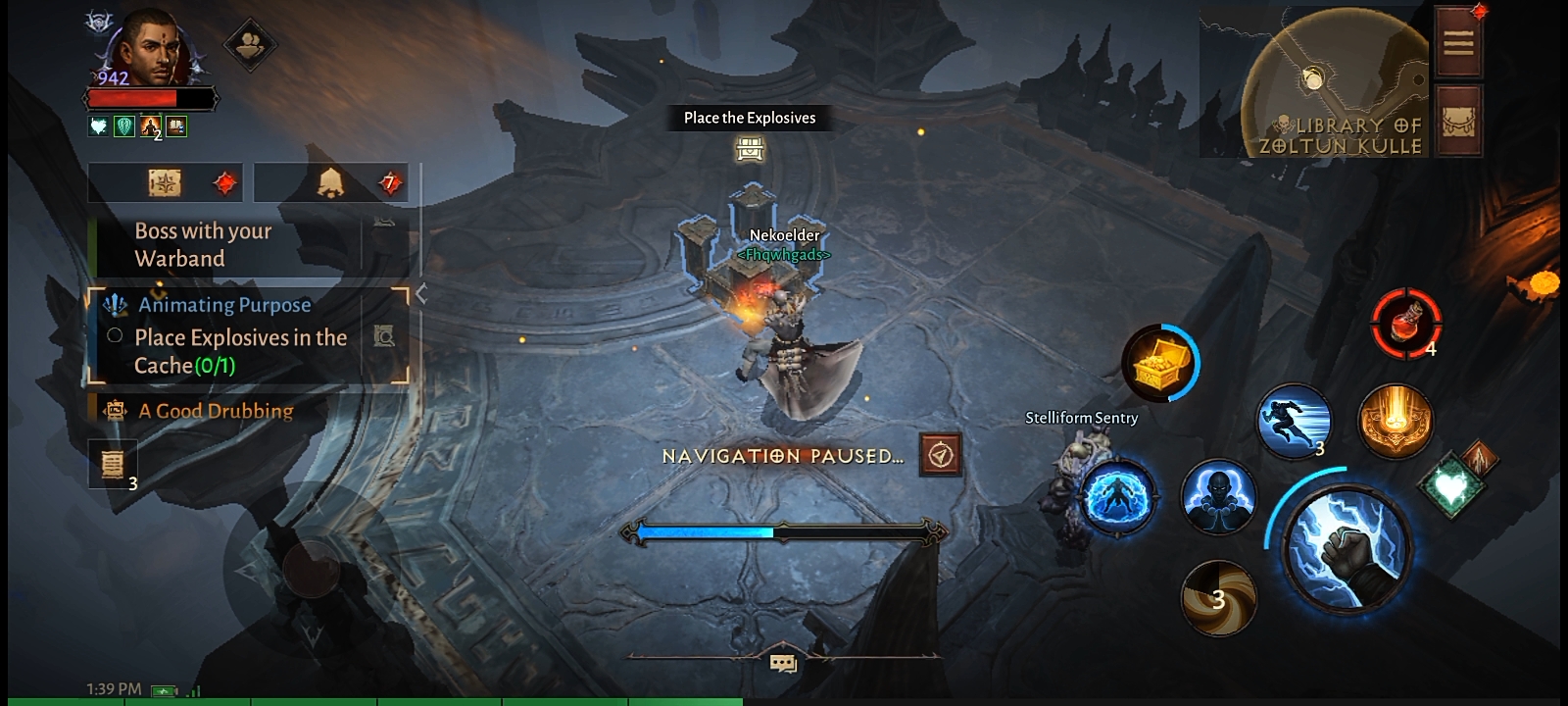Activate the swirling wind skill
The image size is (1568, 706).
tap(1218, 597)
